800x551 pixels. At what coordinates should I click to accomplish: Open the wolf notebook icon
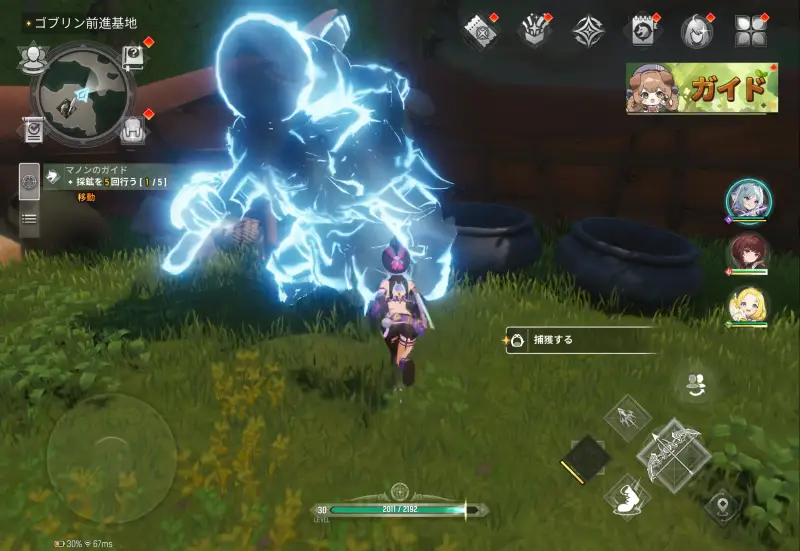click(x=641, y=30)
